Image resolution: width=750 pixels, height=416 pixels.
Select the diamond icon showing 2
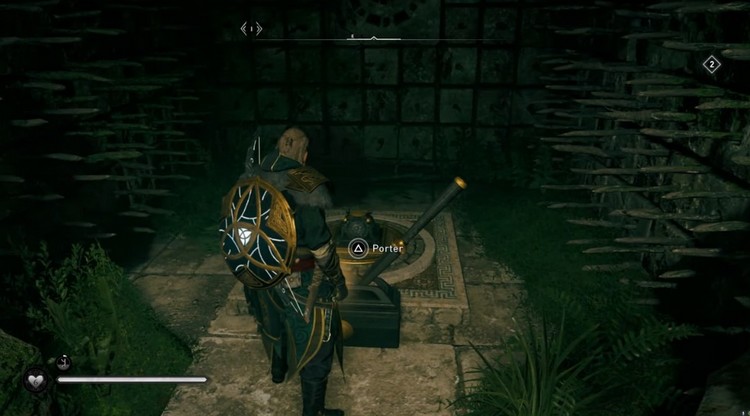pos(711,65)
